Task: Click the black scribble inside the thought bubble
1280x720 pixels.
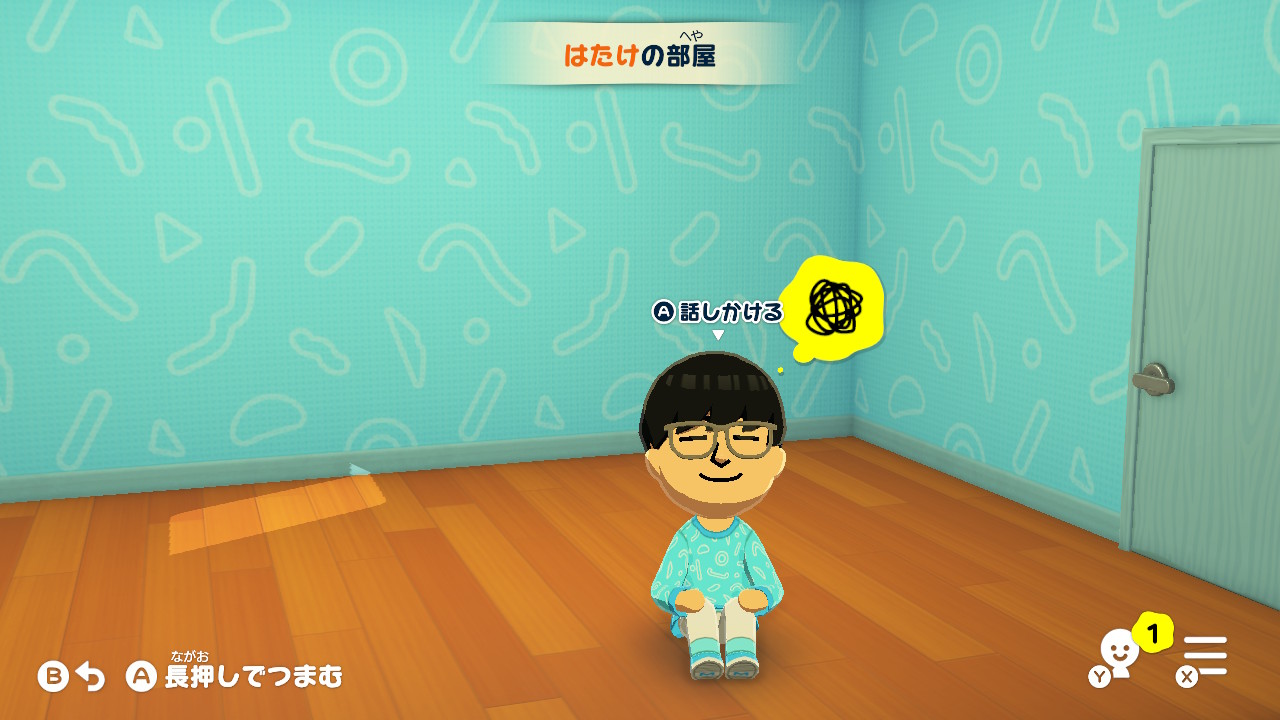Action: [835, 308]
